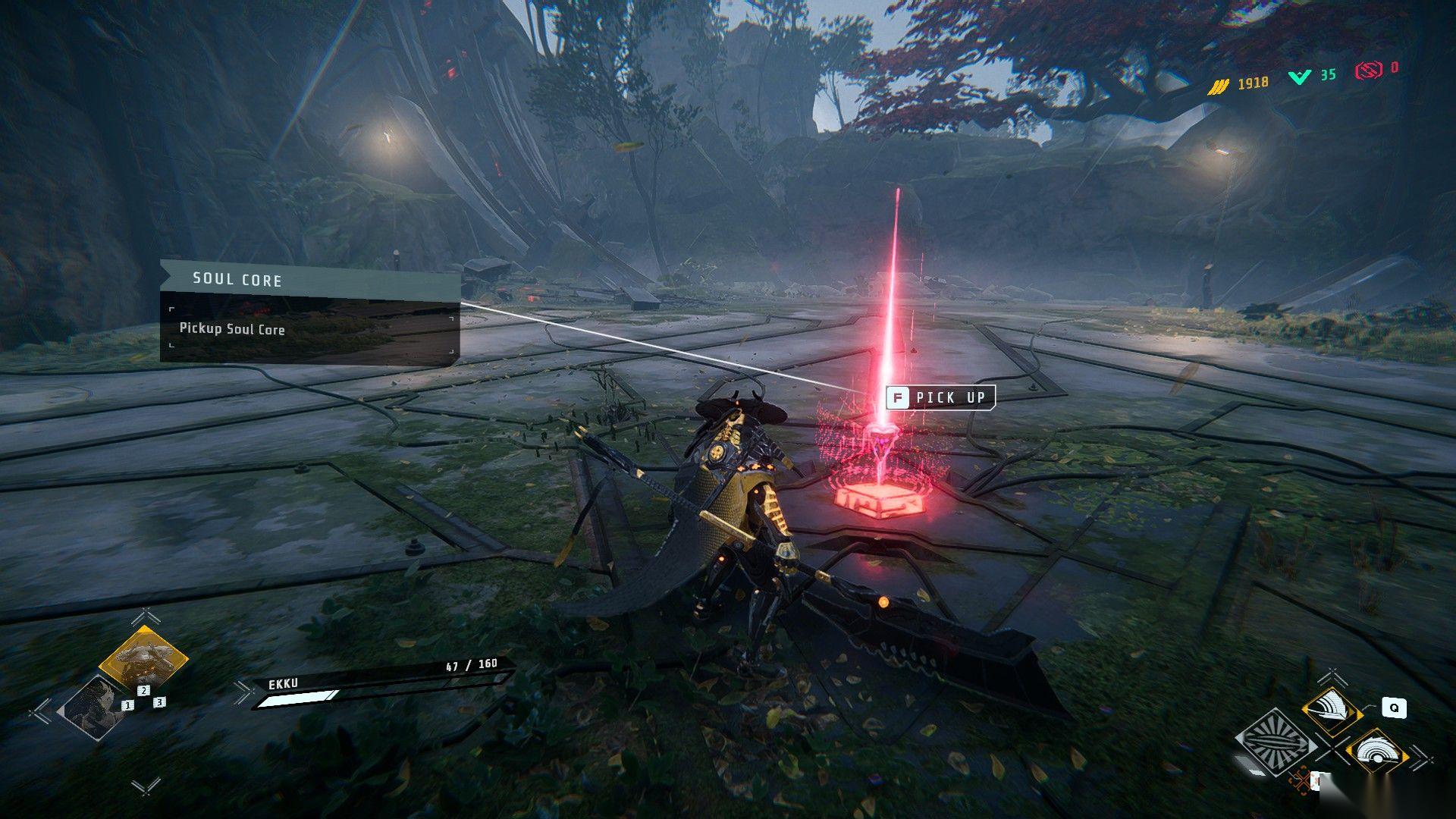Viewport: 1456px width, 819px height.
Task: Select the teal chevron currency icon
Action: [1299, 76]
